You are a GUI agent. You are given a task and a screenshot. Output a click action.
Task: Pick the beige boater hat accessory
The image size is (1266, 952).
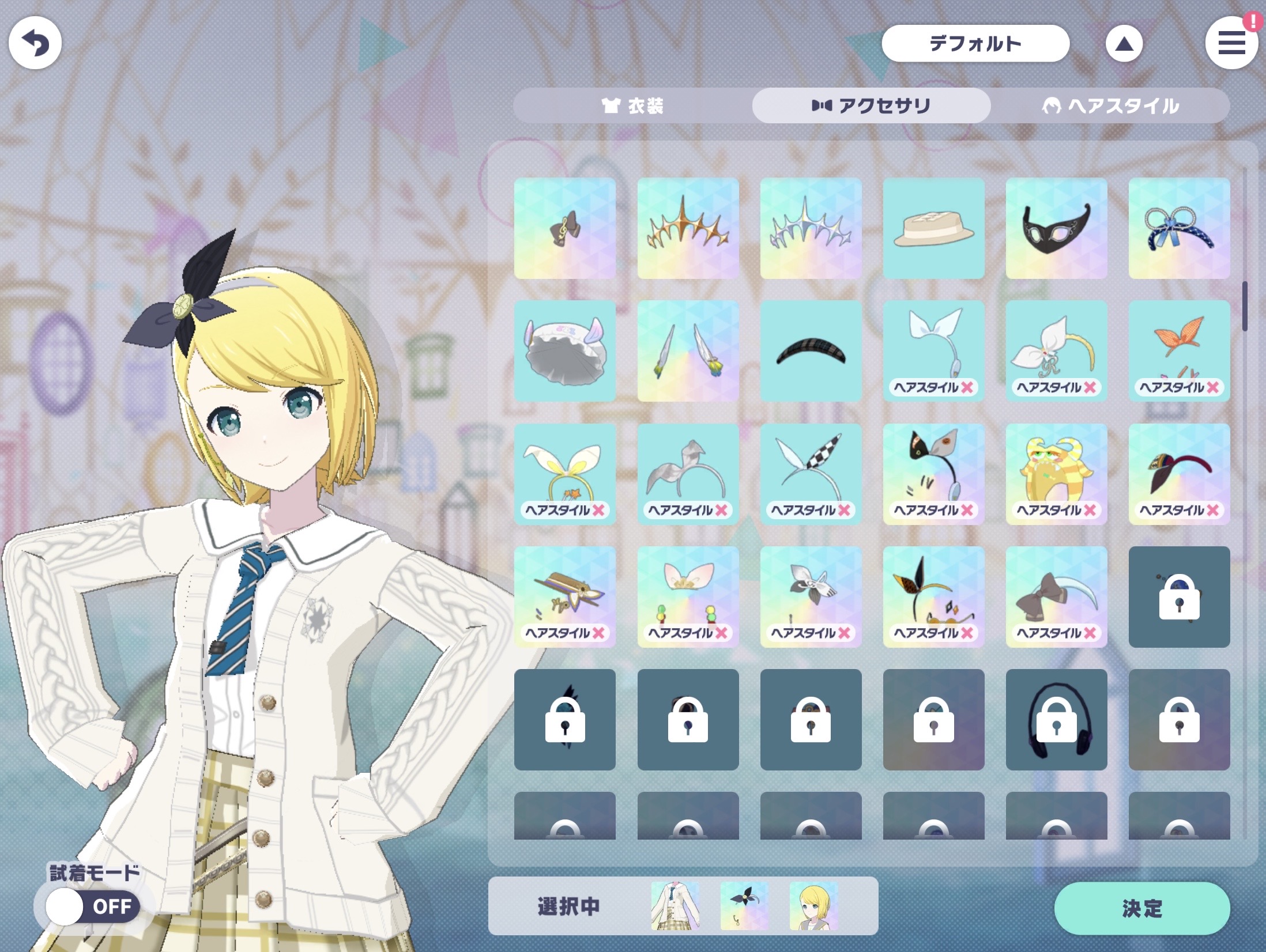coord(933,228)
